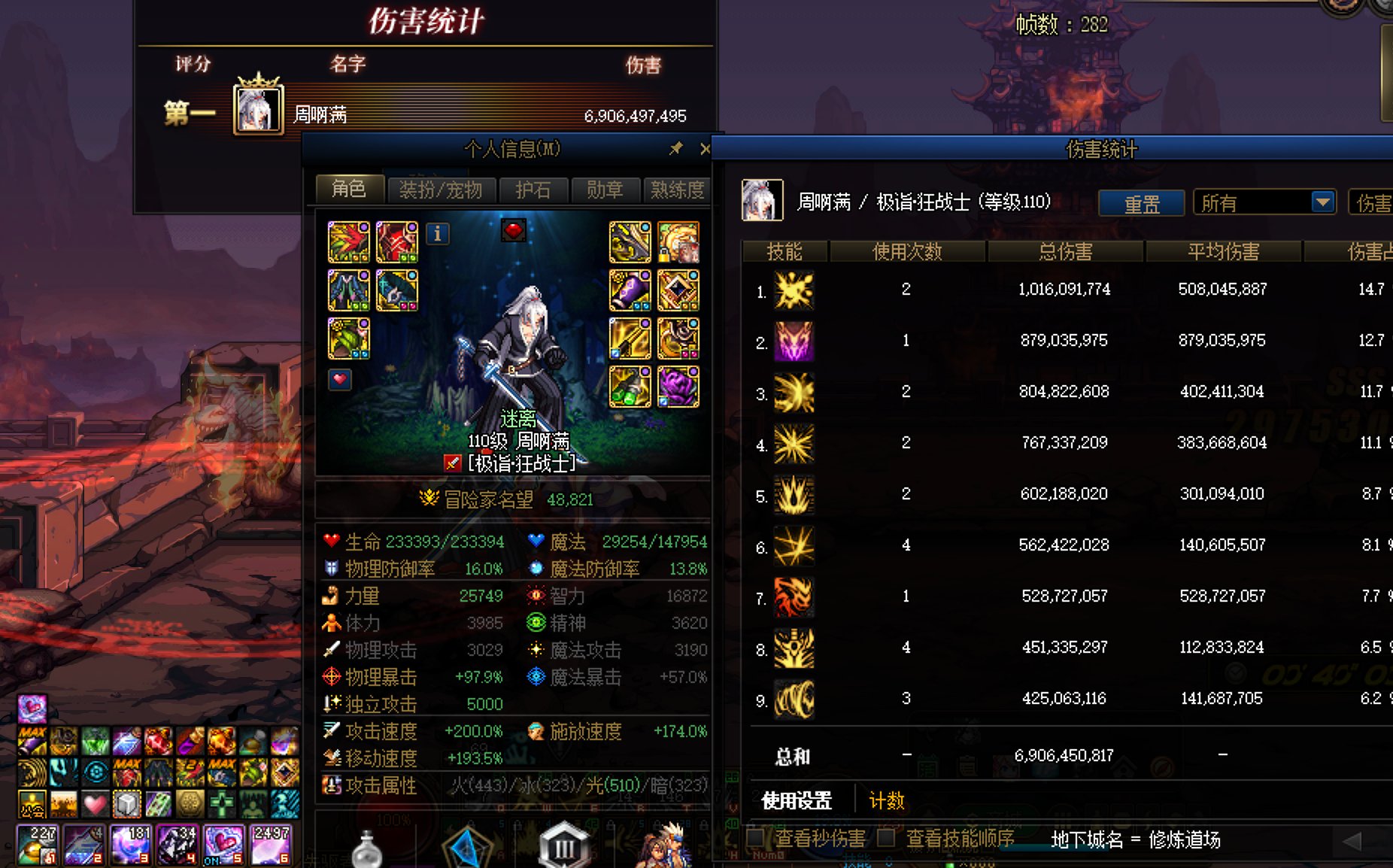Click the red gem icon above the character
This screenshot has width=1393, height=868.
pyautogui.click(x=514, y=232)
